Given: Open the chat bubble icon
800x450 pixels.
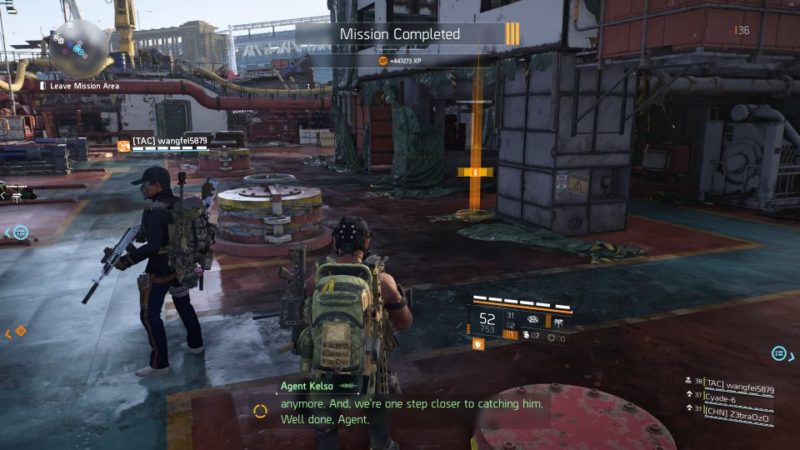Looking at the screenshot, I should tap(779, 353).
